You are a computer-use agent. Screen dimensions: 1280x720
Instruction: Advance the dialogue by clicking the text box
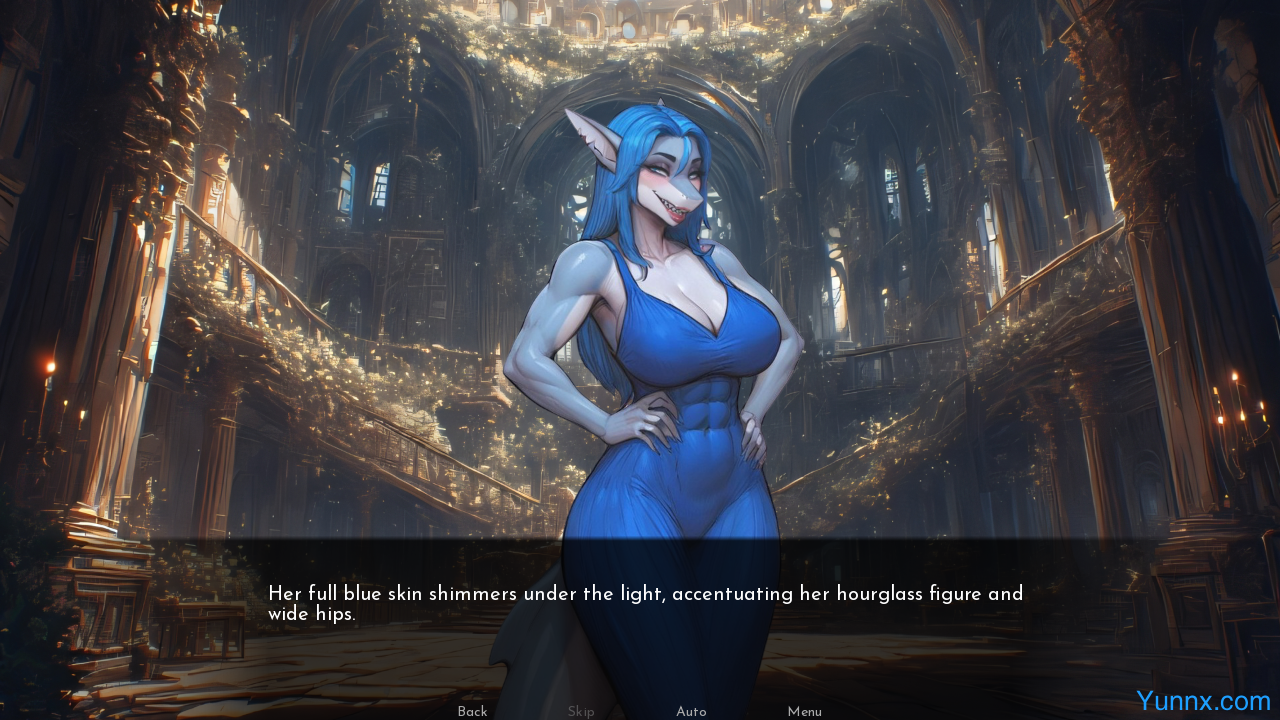[645, 604]
